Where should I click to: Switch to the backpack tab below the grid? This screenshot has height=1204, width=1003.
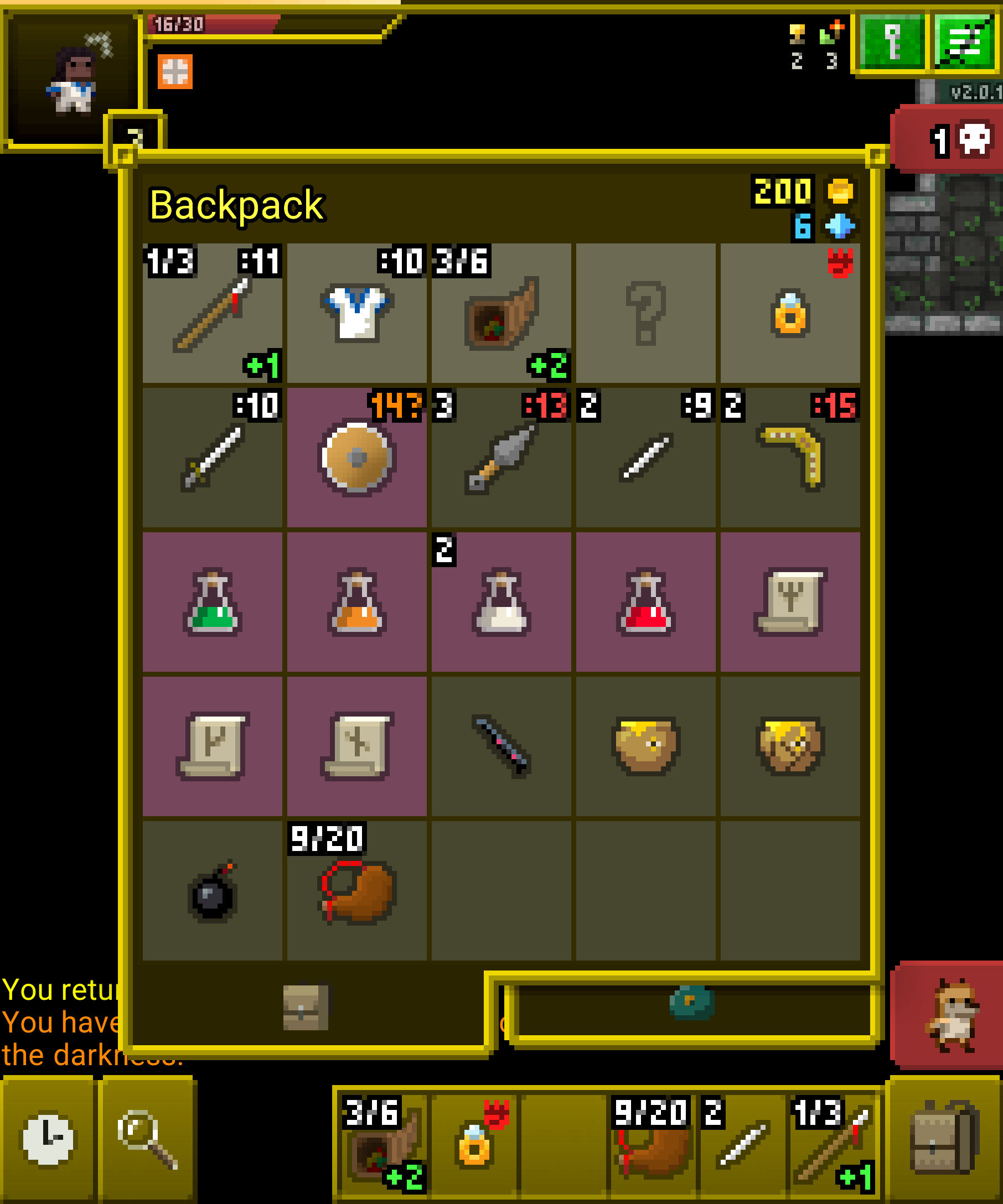(x=307, y=1006)
